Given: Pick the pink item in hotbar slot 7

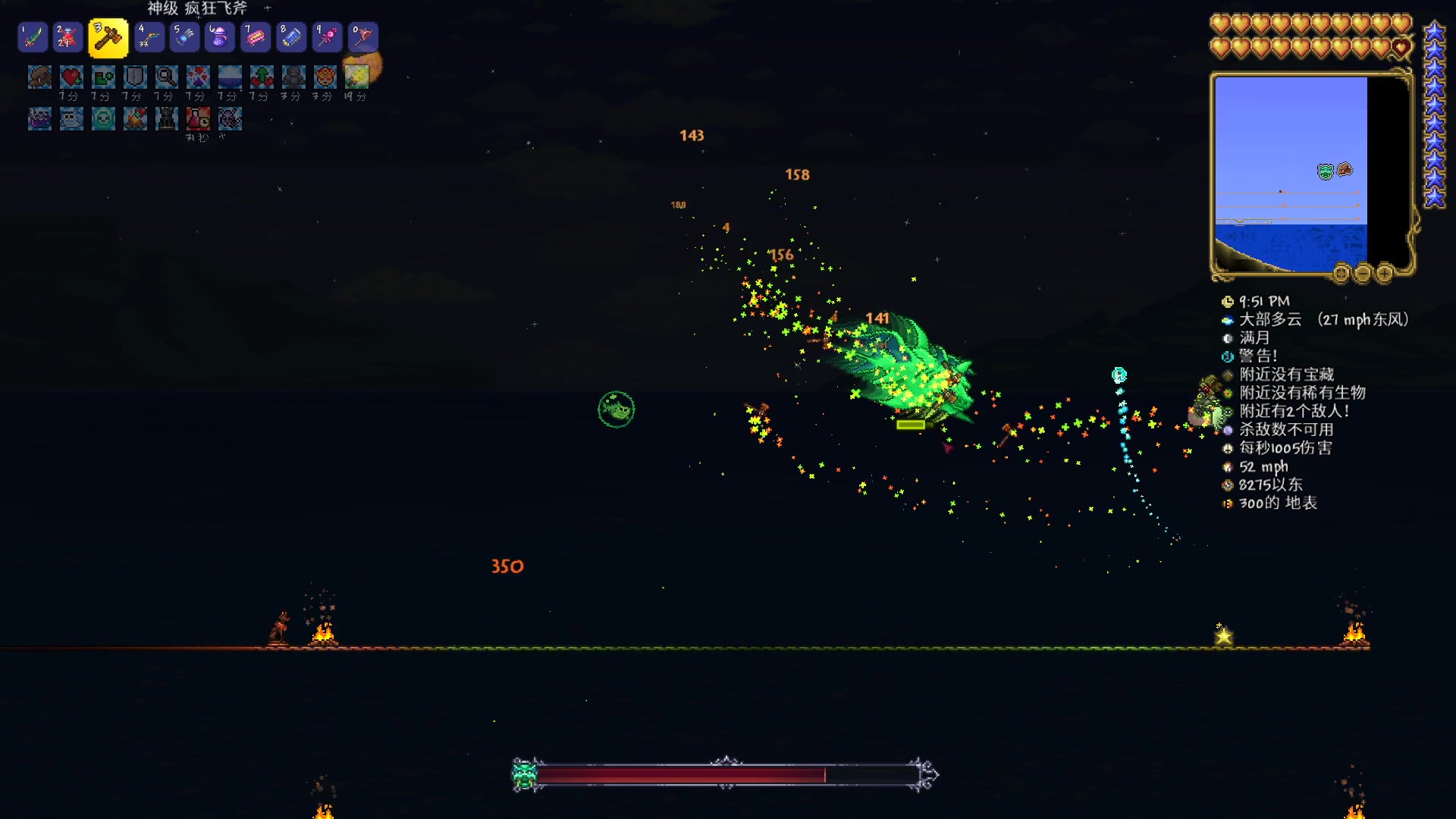Looking at the screenshot, I should click(256, 36).
